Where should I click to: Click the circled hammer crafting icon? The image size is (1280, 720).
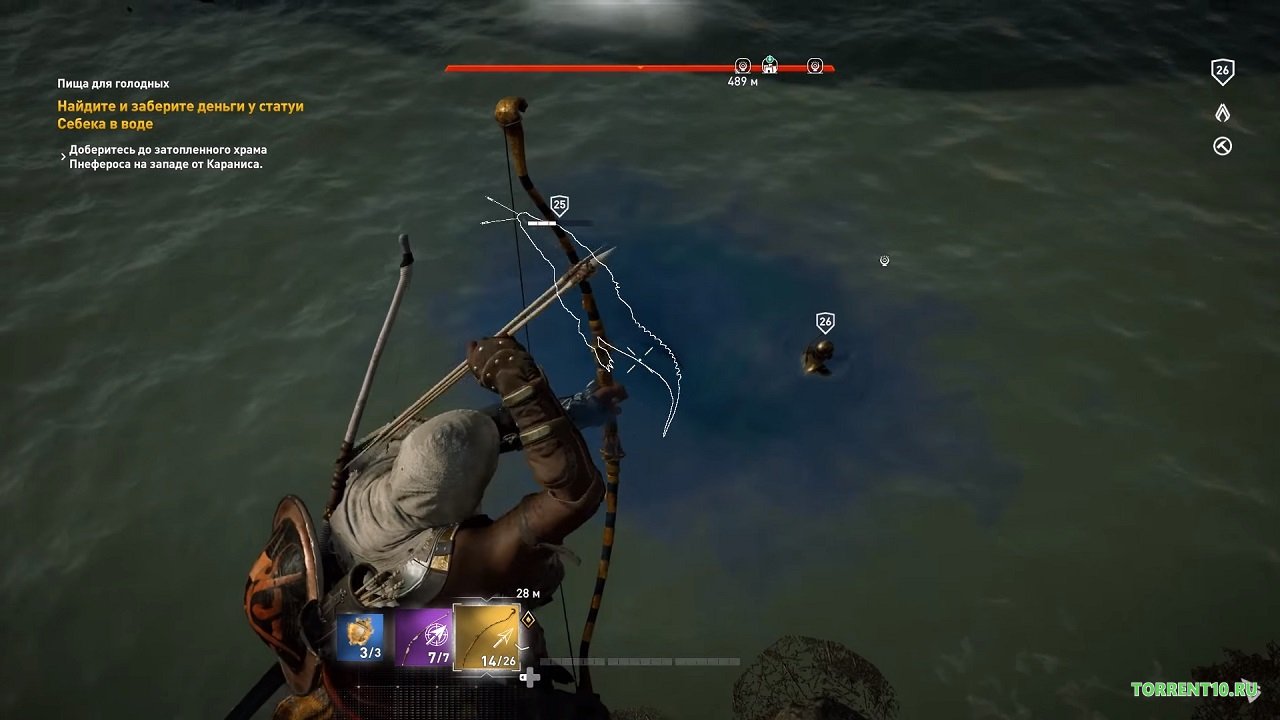pos(1222,146)
